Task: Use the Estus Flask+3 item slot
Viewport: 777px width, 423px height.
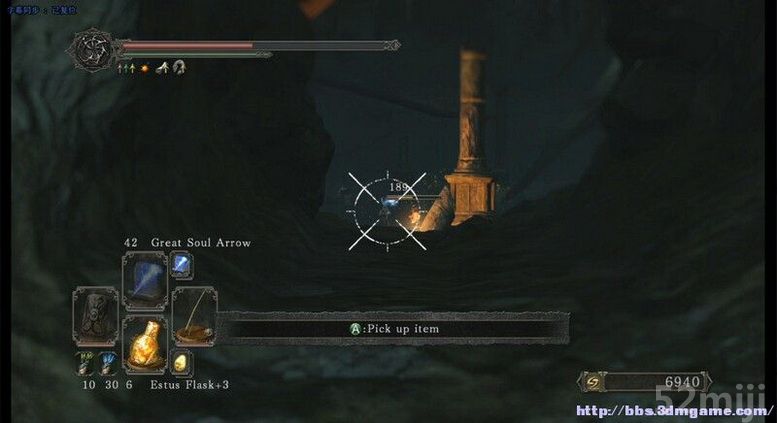Action: (144, 346)
